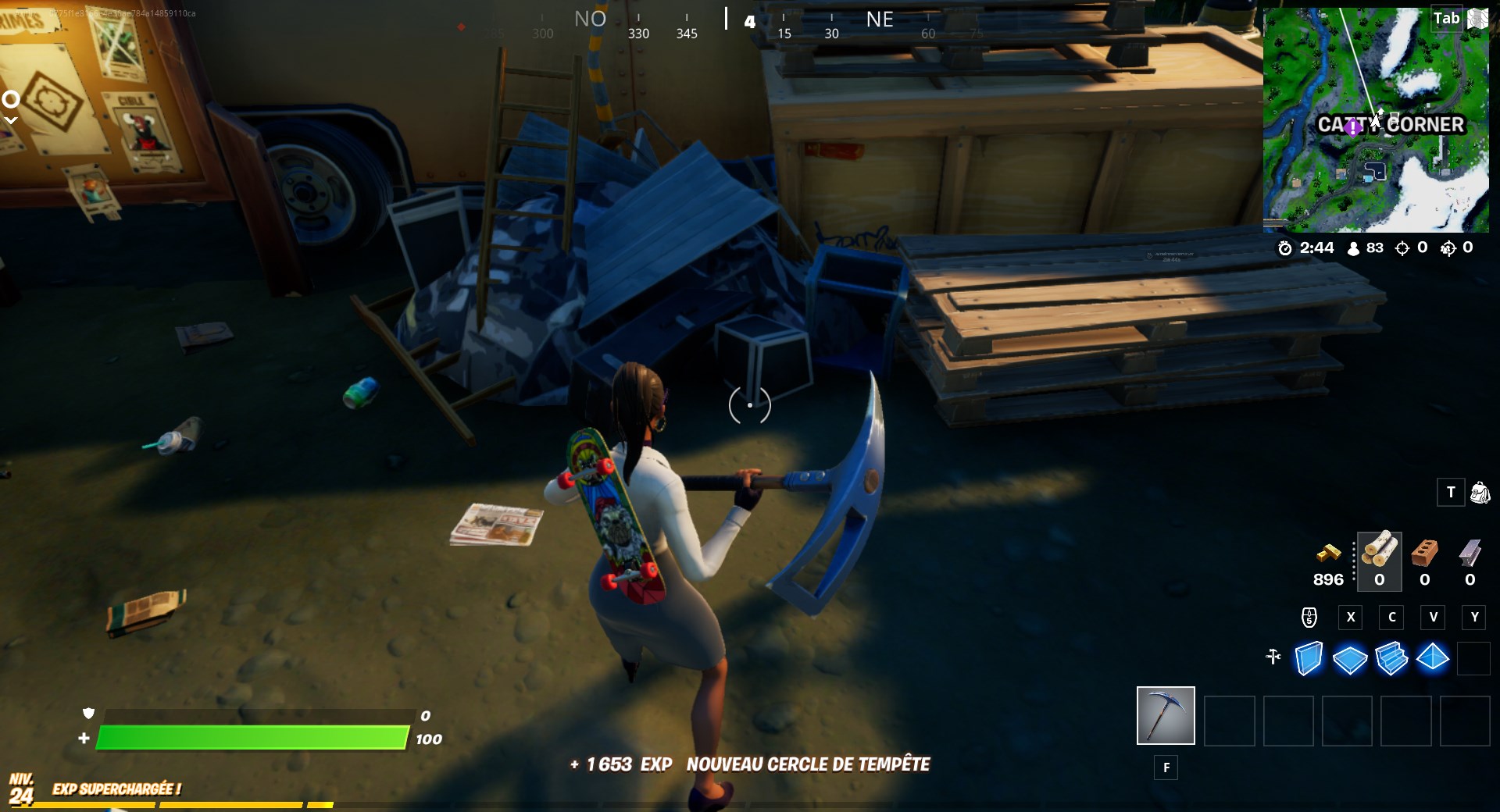Click the storm timer stopwatch icon
The width and height of the screenshot is (1500, 812).
pos(1285,249)
